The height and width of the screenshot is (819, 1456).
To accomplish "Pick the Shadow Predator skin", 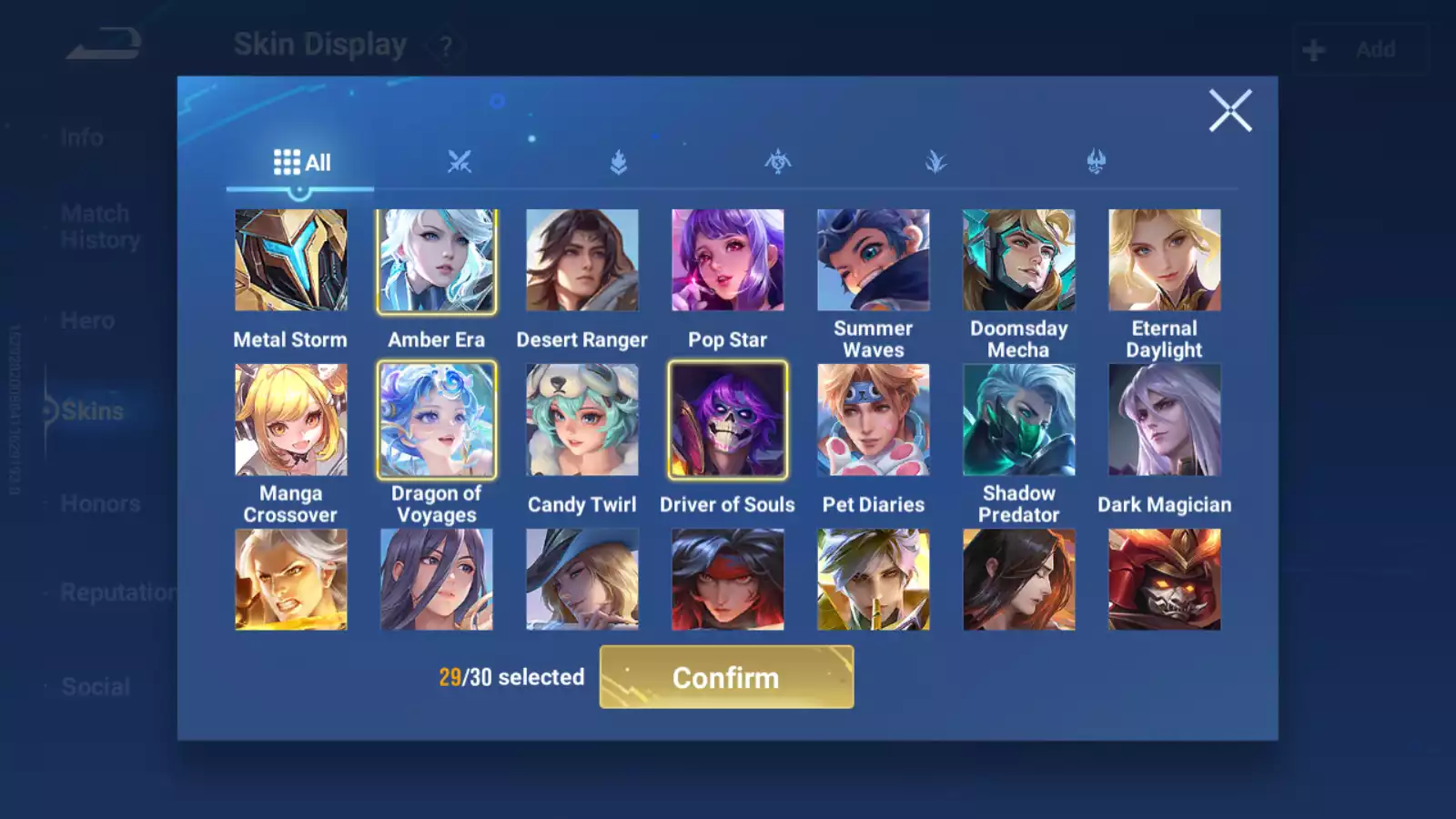I will pyautogui.click(x=1018, y=420).
